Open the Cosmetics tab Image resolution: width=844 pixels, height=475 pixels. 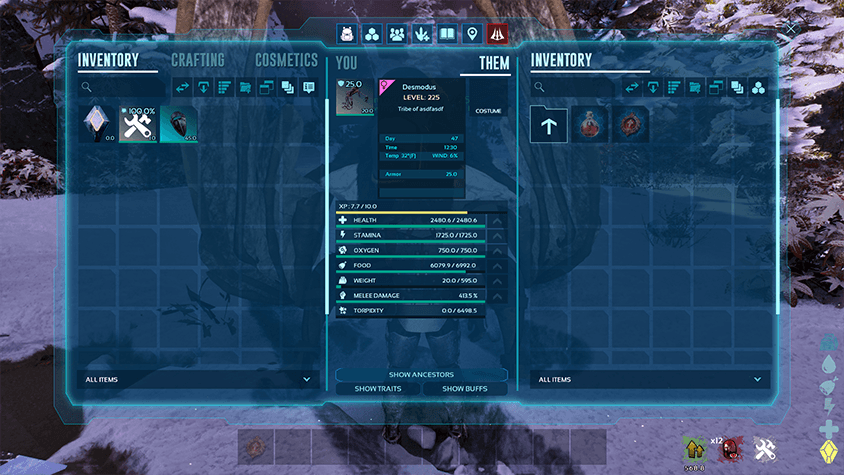pos(286,61)
